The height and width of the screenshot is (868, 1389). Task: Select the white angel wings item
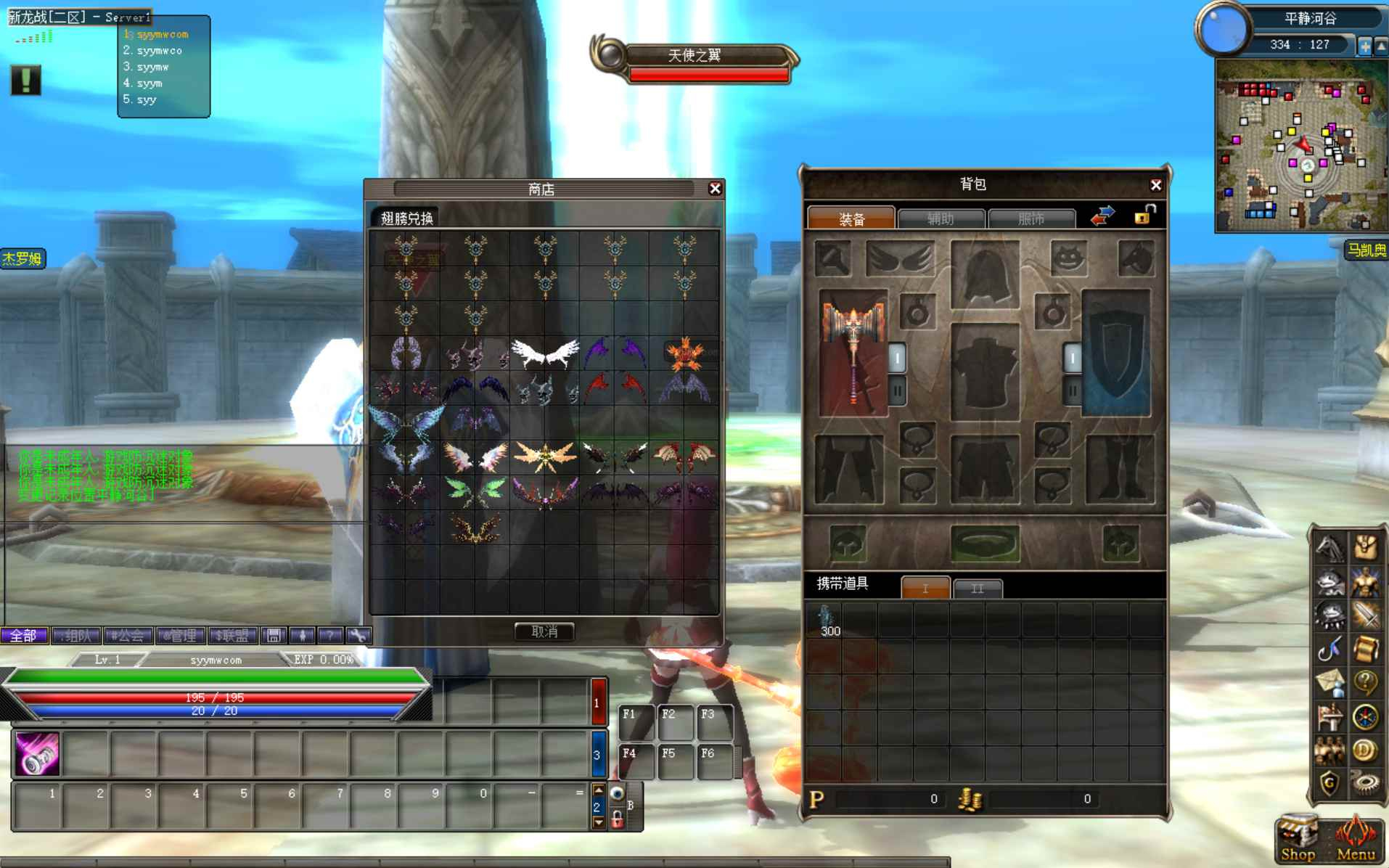pos(545,353)
